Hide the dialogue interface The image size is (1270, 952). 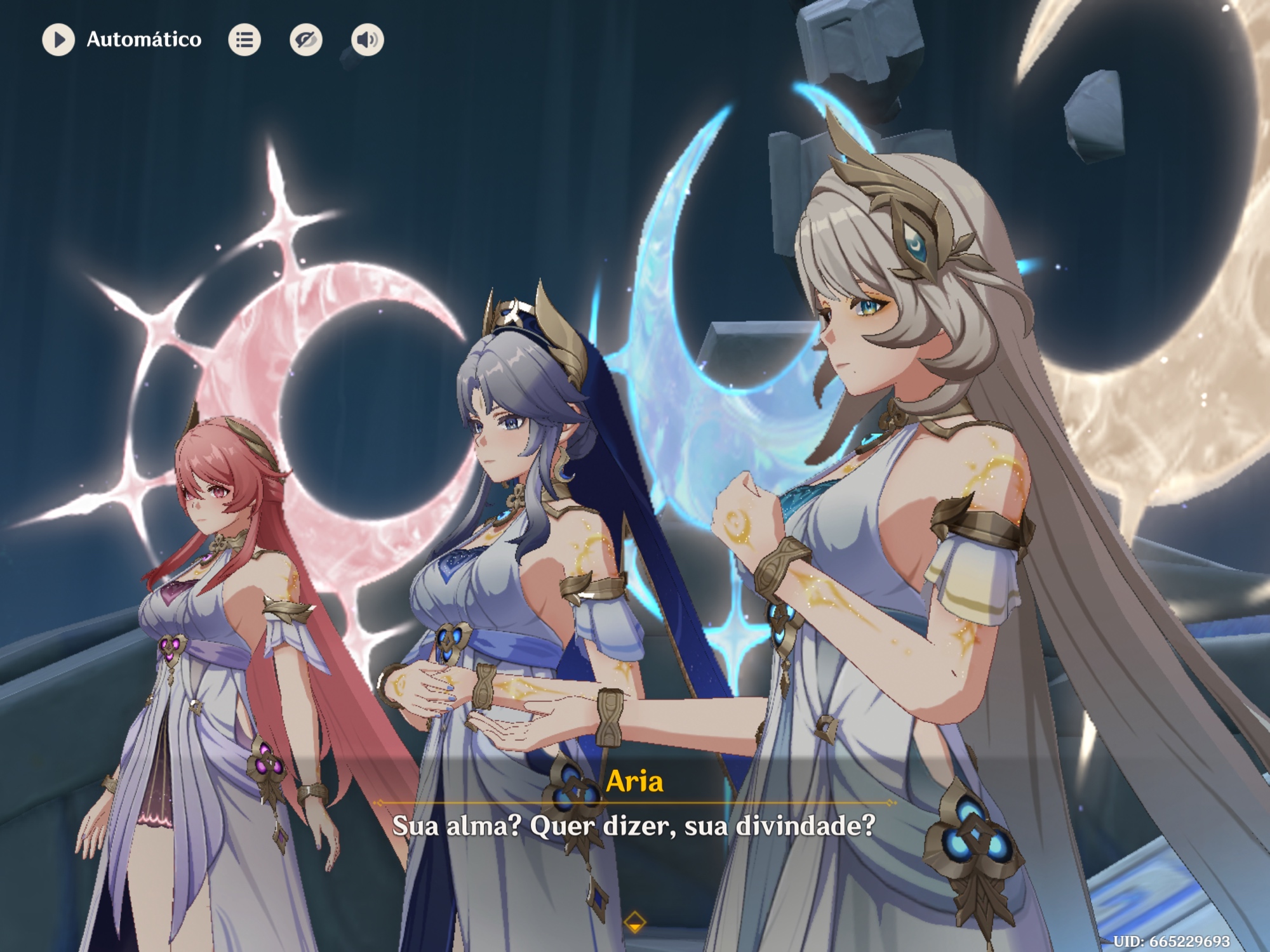pos(306,40)
